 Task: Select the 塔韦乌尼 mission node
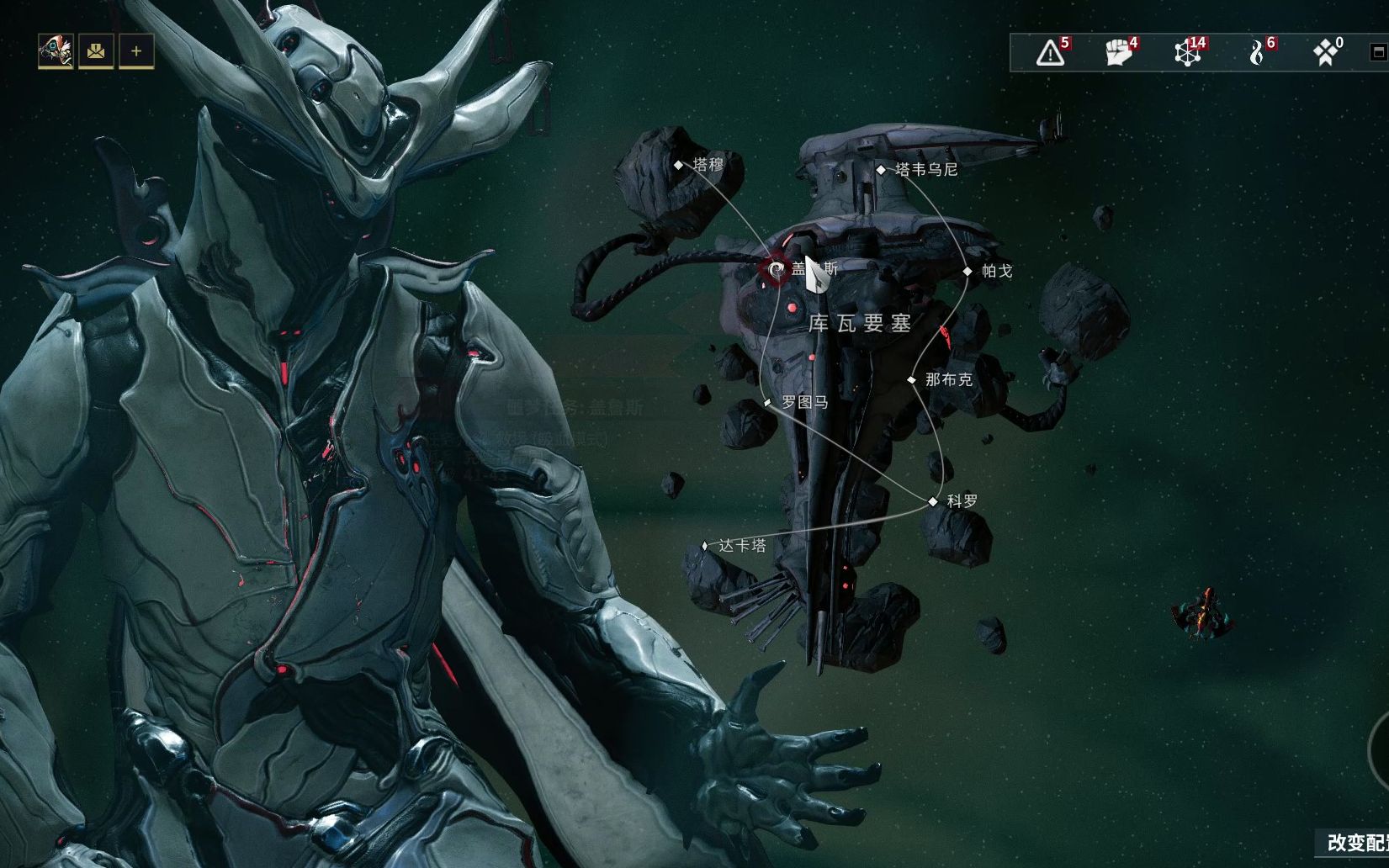coord(881,170)
